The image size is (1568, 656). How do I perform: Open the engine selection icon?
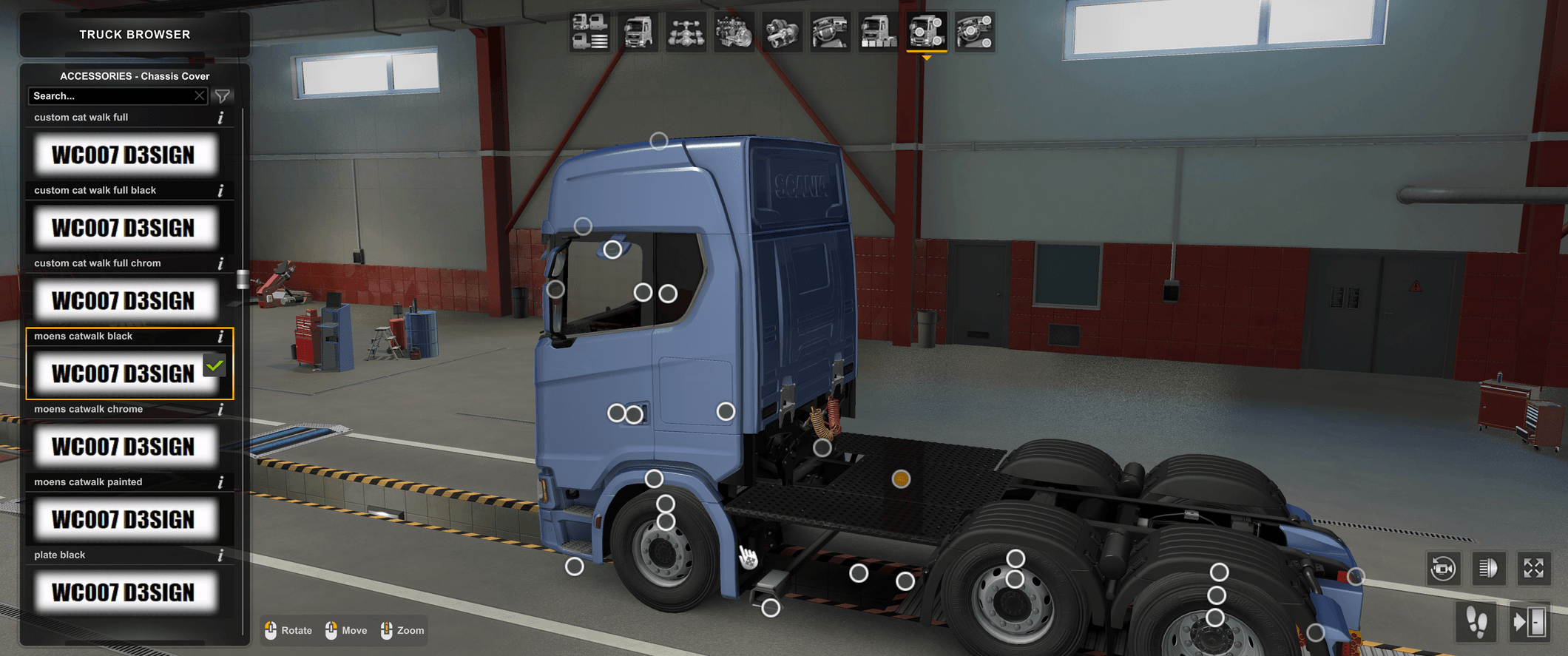click(x=734, y=33)
